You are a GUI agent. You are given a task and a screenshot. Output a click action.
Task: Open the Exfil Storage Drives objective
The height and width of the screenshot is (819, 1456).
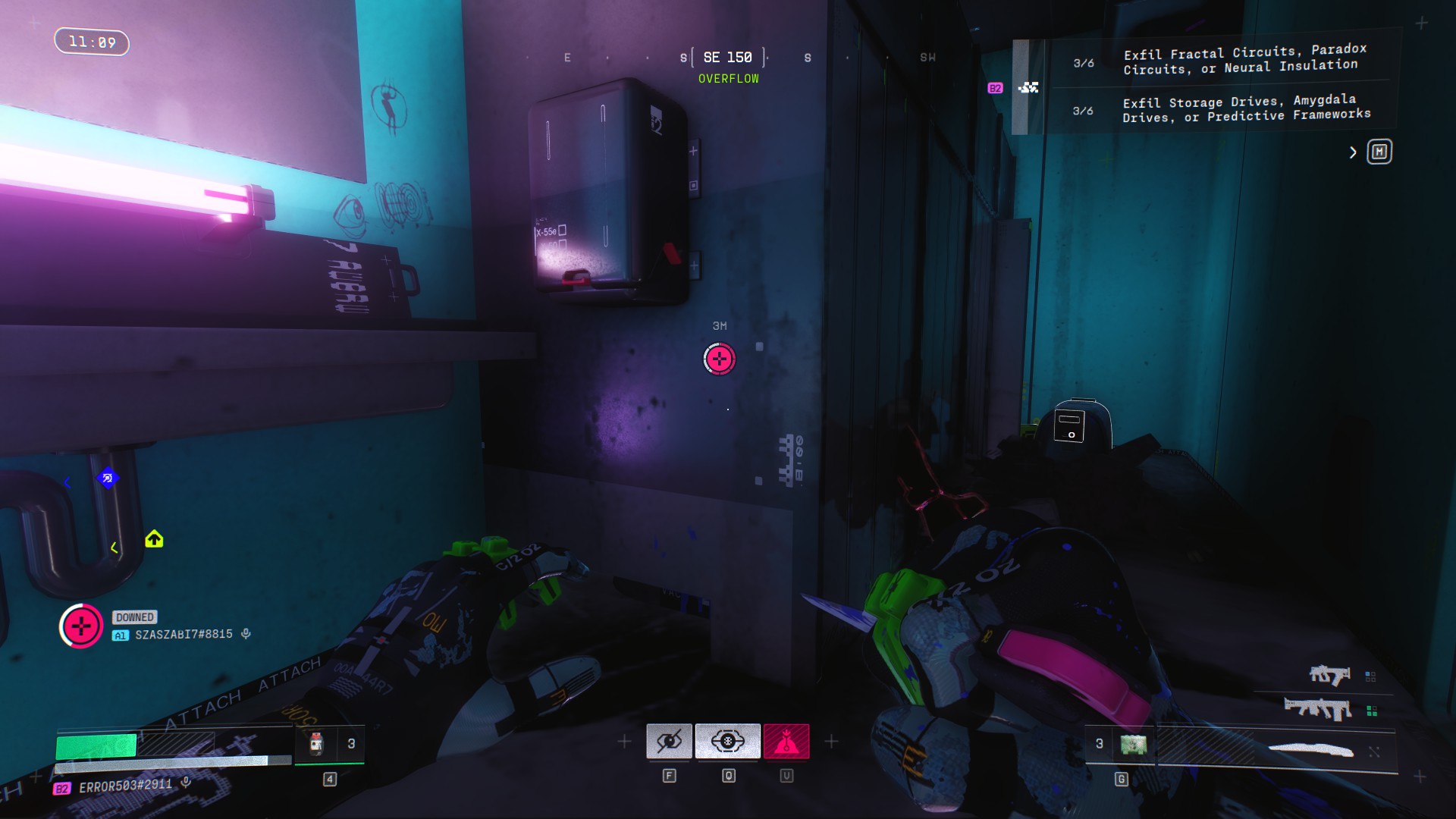pos(1246,108)
